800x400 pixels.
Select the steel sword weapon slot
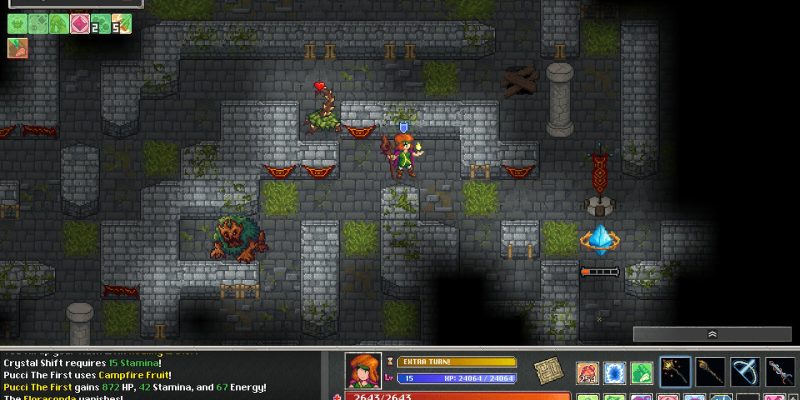pos(780,371)
